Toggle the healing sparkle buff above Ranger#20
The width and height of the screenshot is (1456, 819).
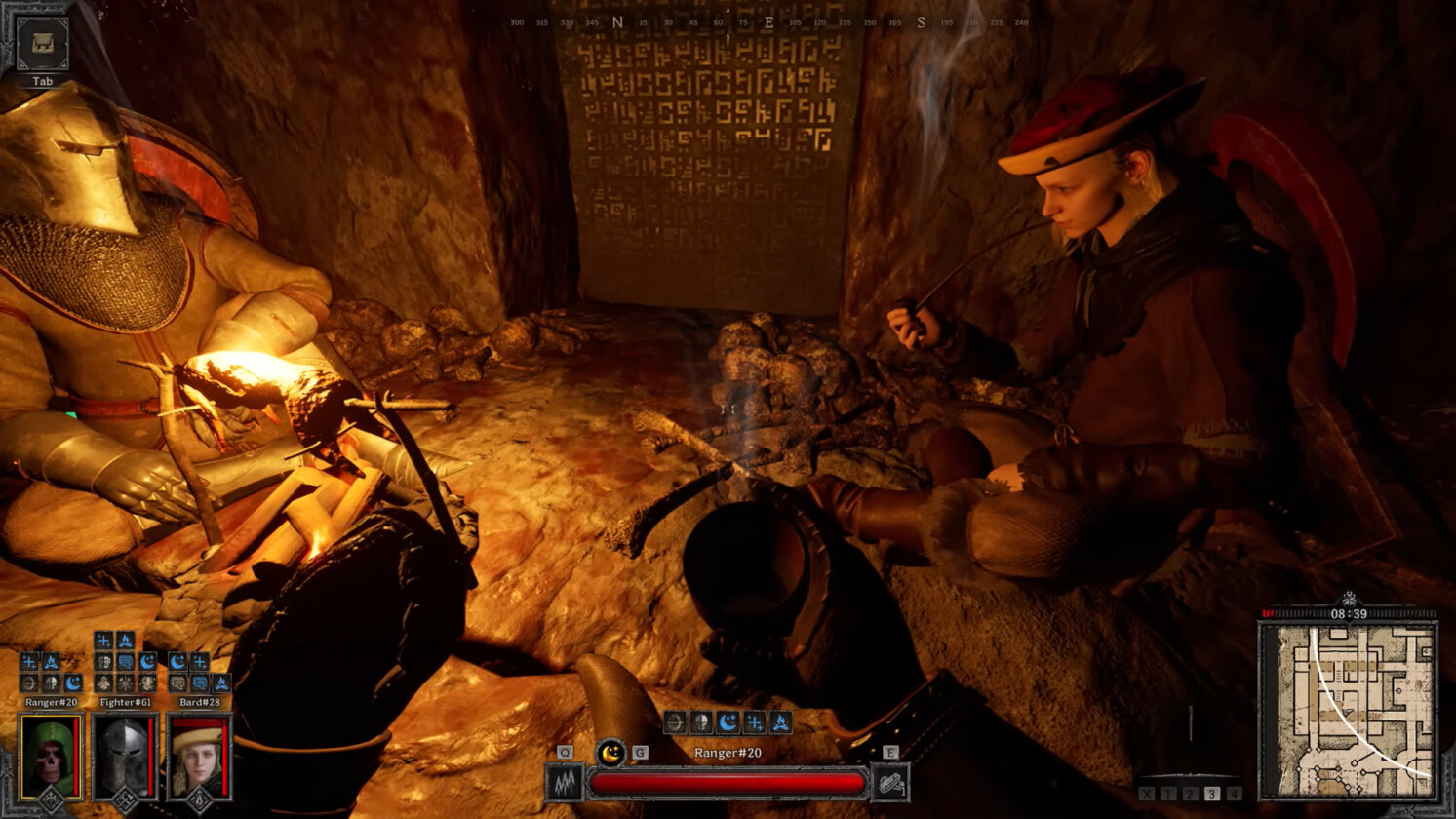pyautogui.click(x=29, y=661)
